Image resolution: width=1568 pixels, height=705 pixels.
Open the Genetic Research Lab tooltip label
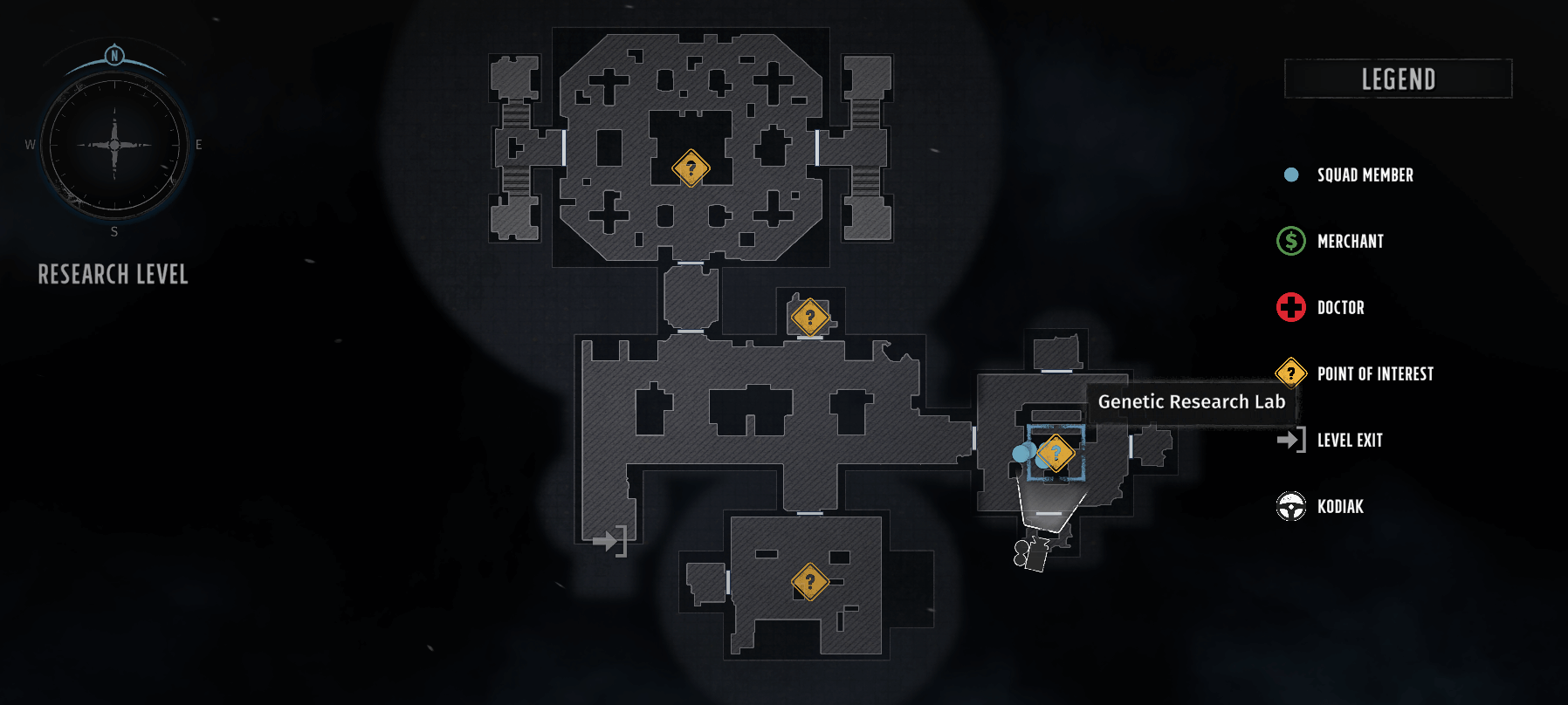click(x=1191, y=402)
